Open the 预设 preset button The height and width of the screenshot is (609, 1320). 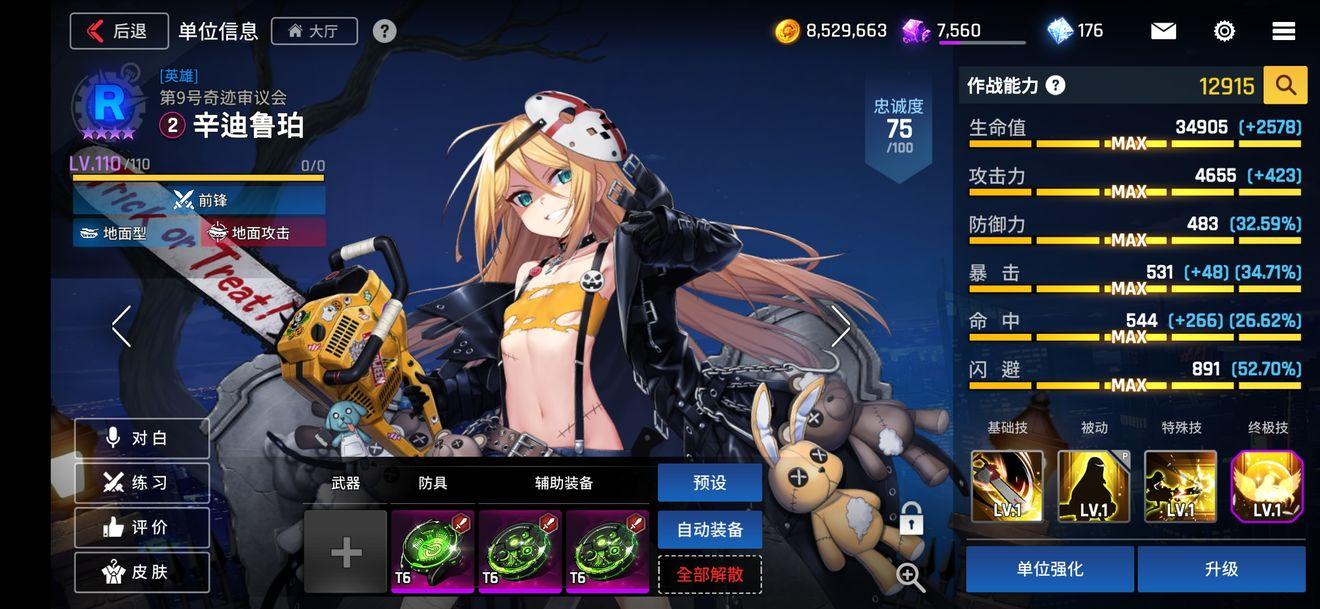709,483
